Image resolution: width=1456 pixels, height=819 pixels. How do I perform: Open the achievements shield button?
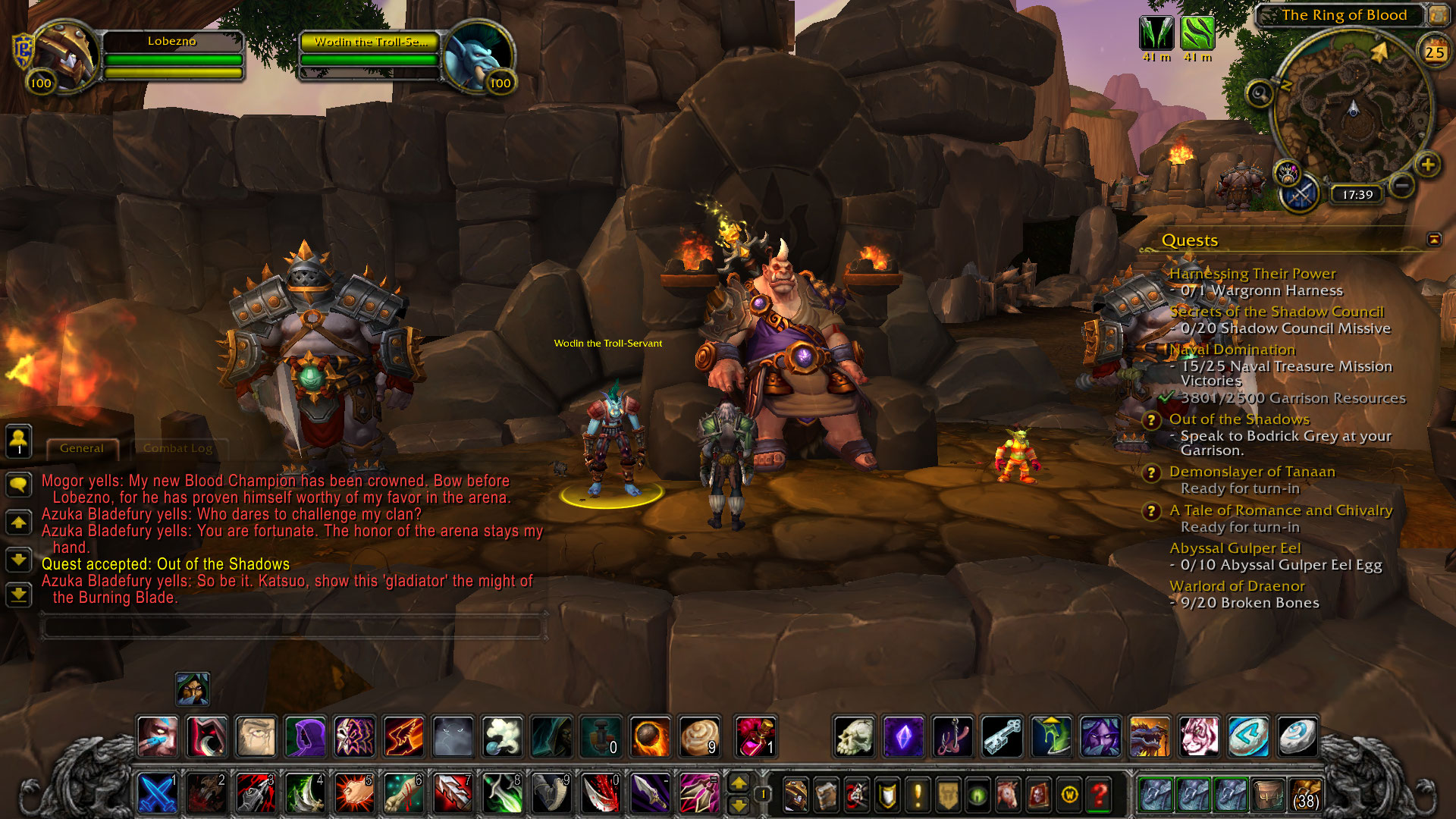(x=886, y=795)
